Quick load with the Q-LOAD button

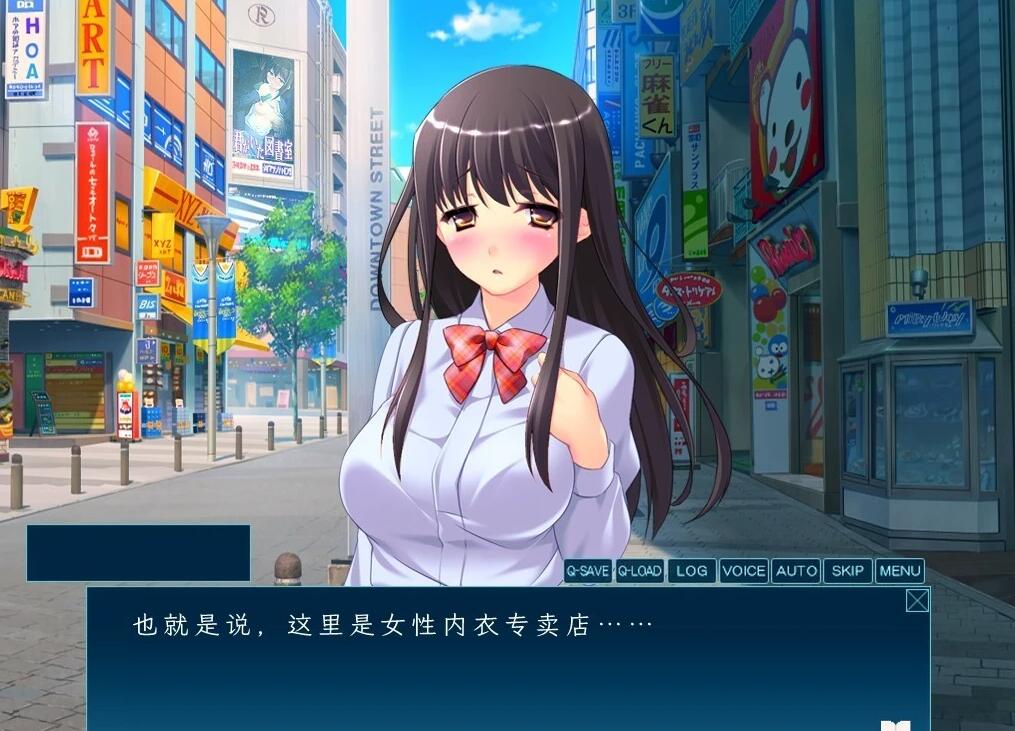tap(639, 571)
